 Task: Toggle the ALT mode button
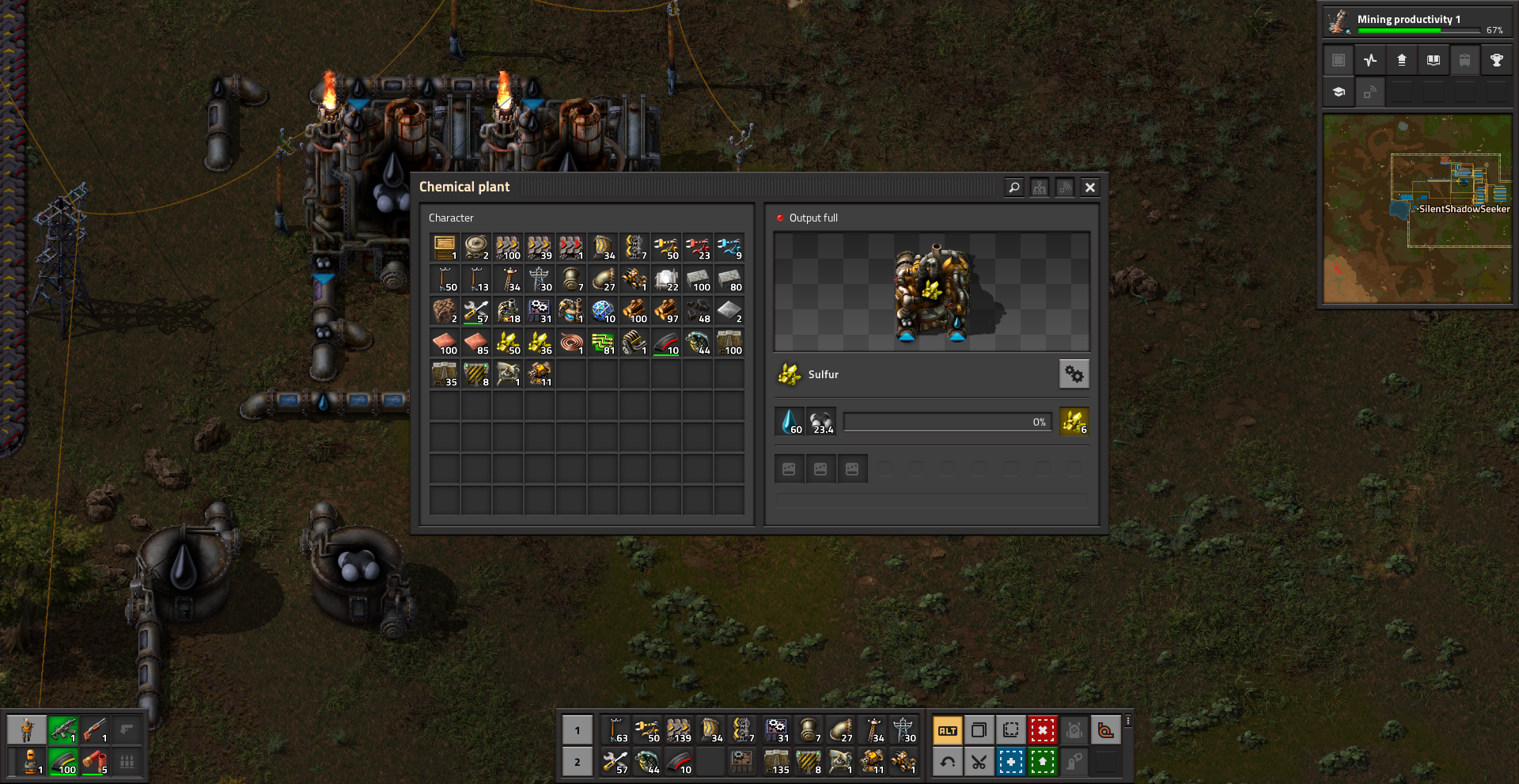click(948, 730)
